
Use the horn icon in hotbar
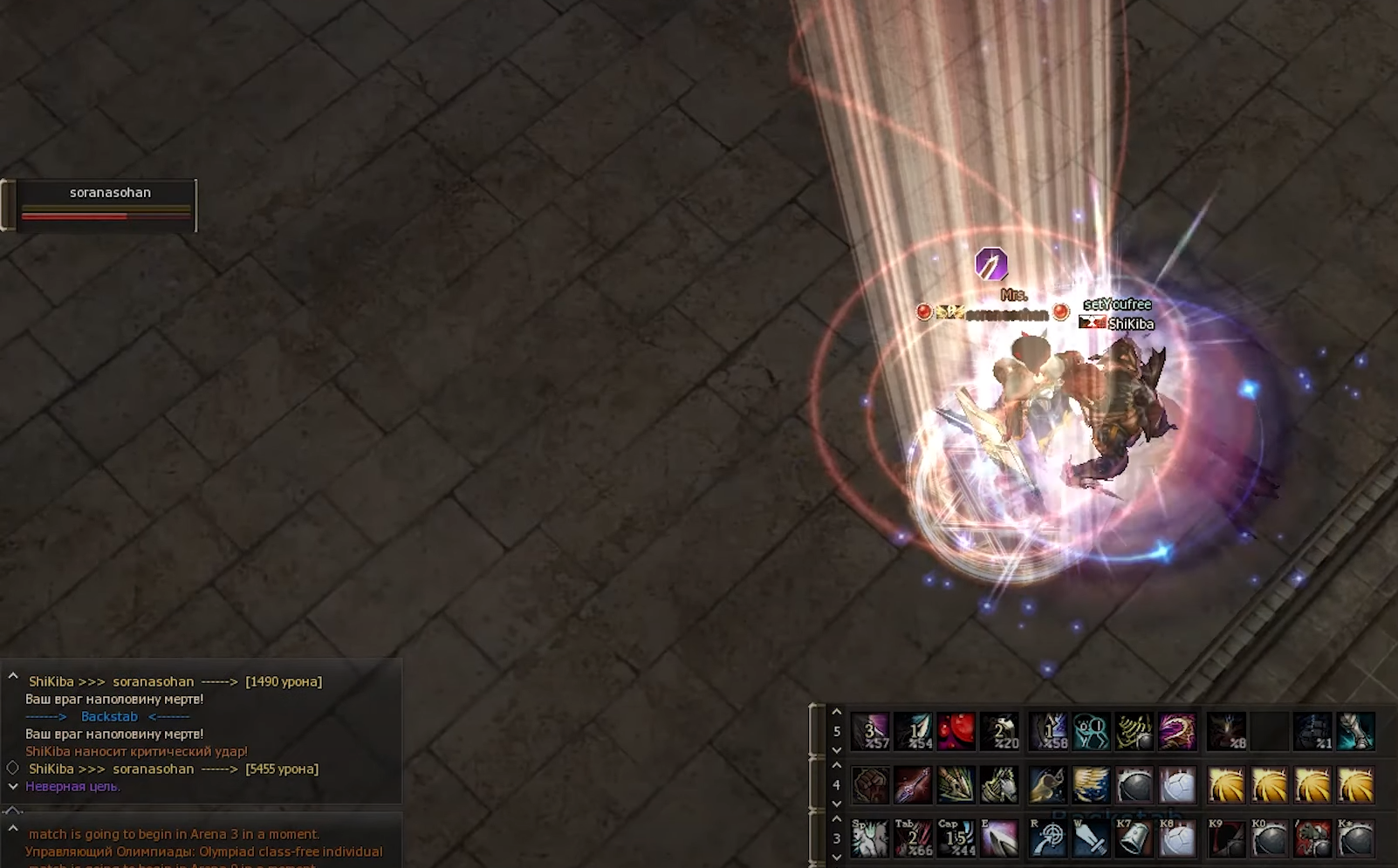[1048, 785]
